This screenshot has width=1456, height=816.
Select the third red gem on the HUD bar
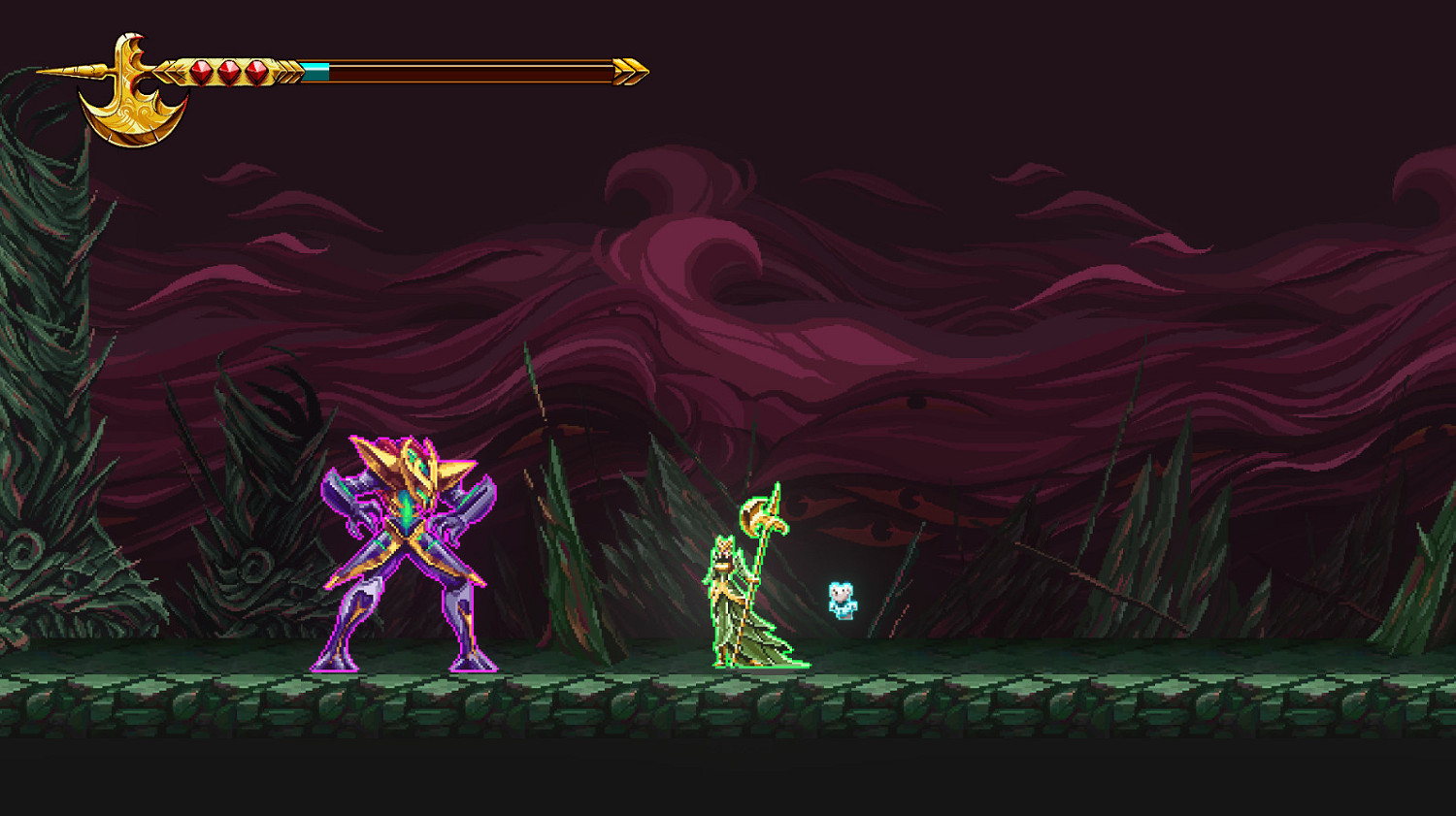coord(256,72)
